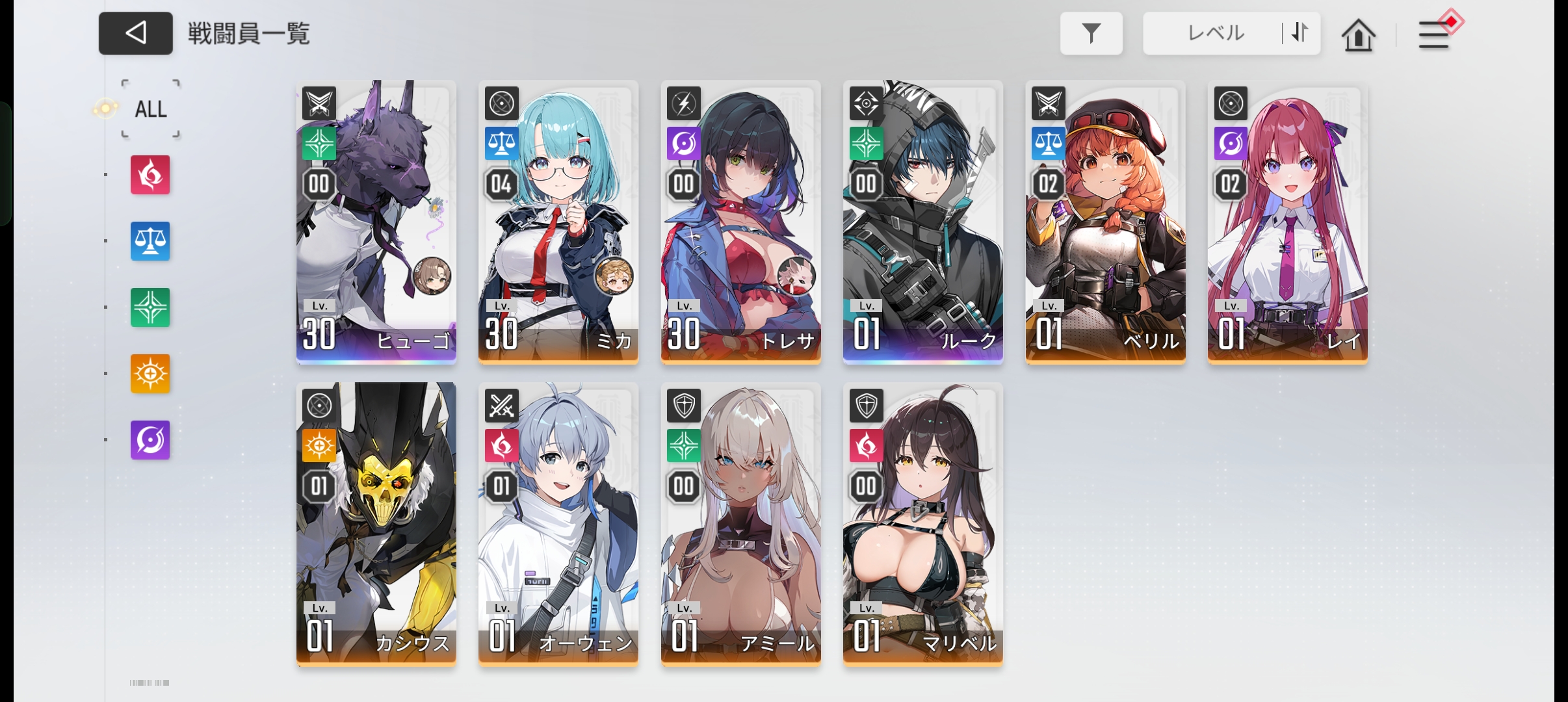Pick the ルーク character card
This screenshot has width=1568, height=702.
click(x=923, y=221)
